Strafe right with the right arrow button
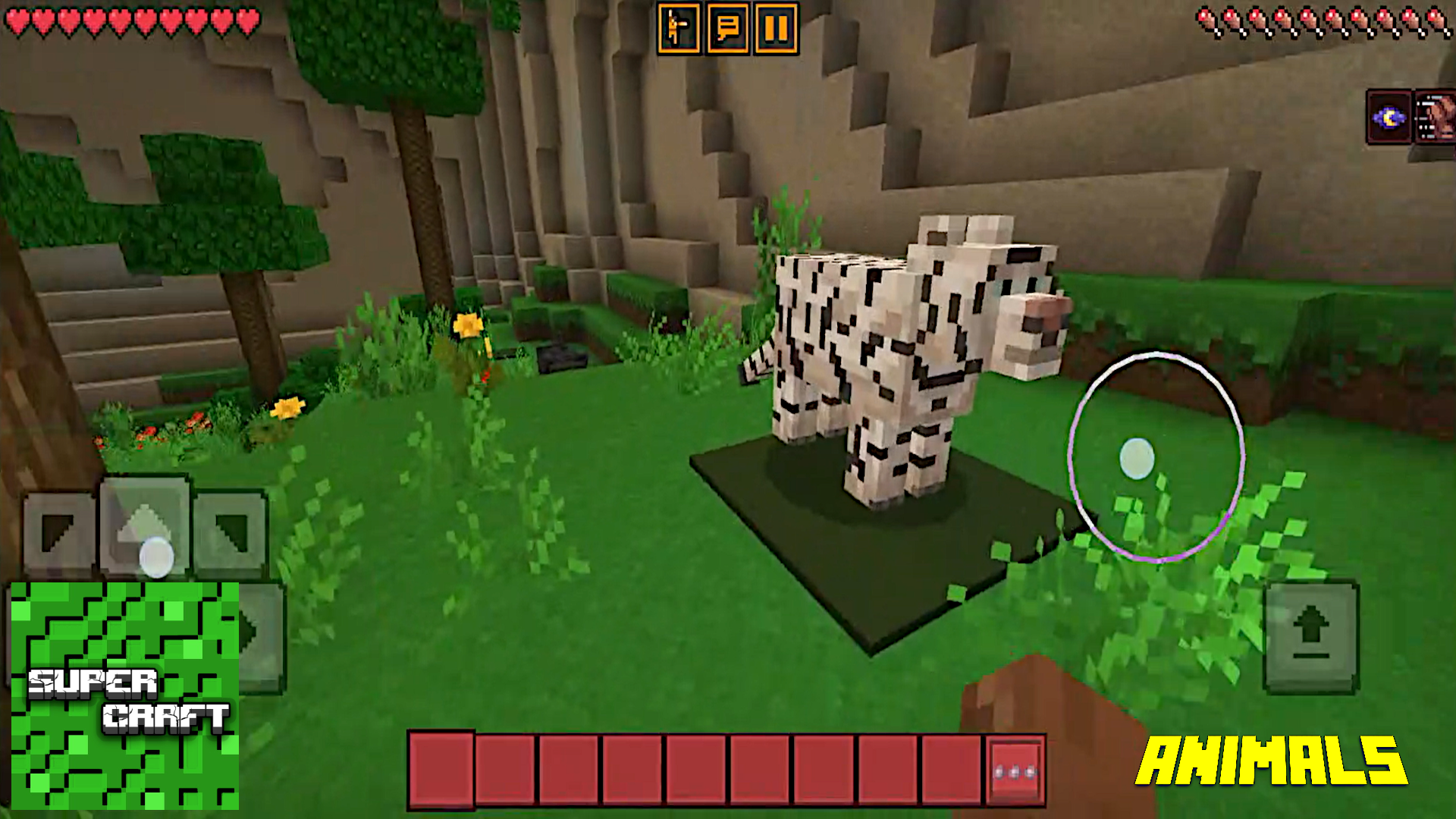 coord(263,633)
